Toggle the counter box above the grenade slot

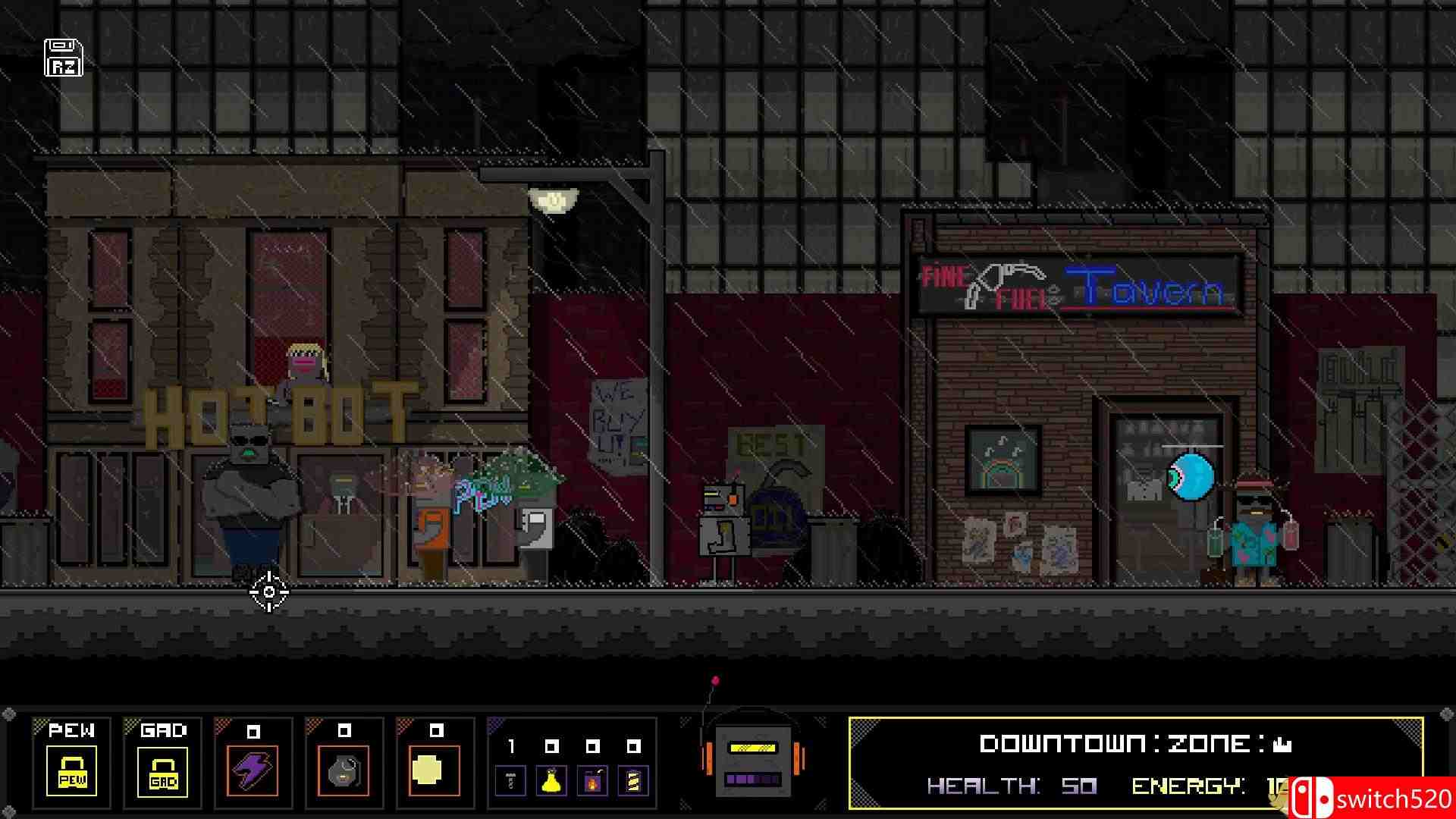point(344,730)
